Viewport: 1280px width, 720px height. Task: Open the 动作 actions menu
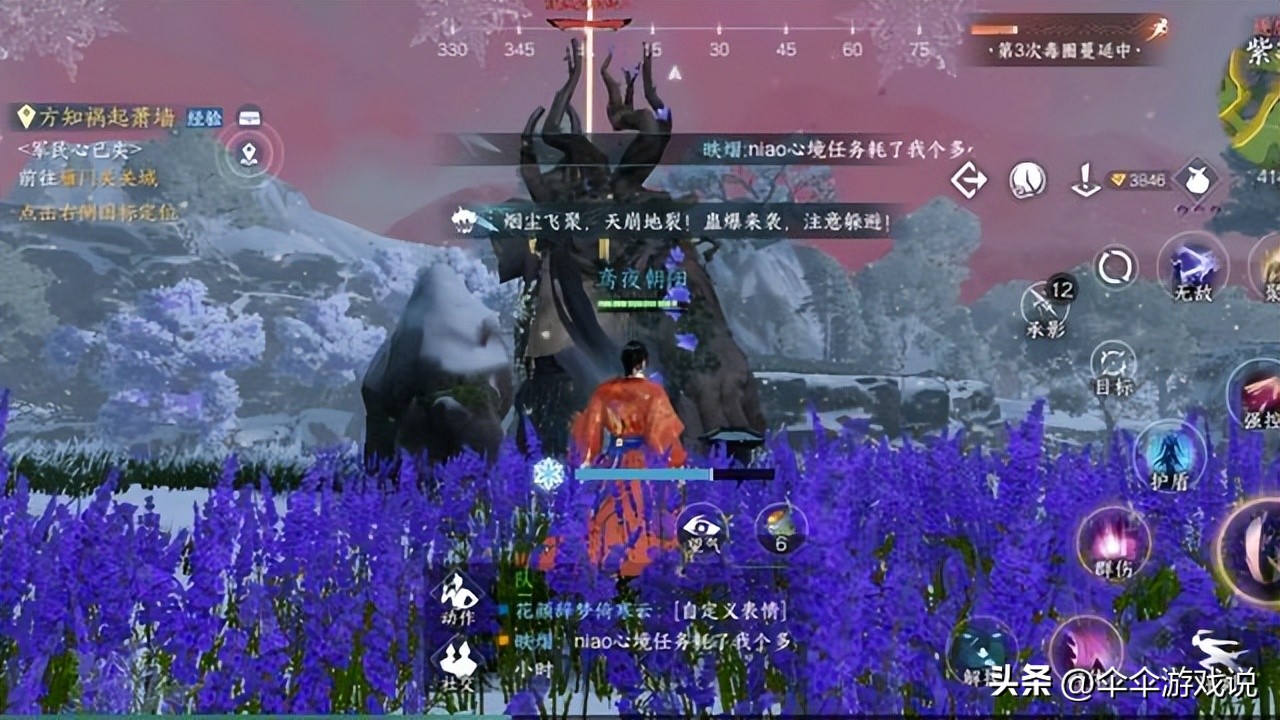[x=459, y=597]
